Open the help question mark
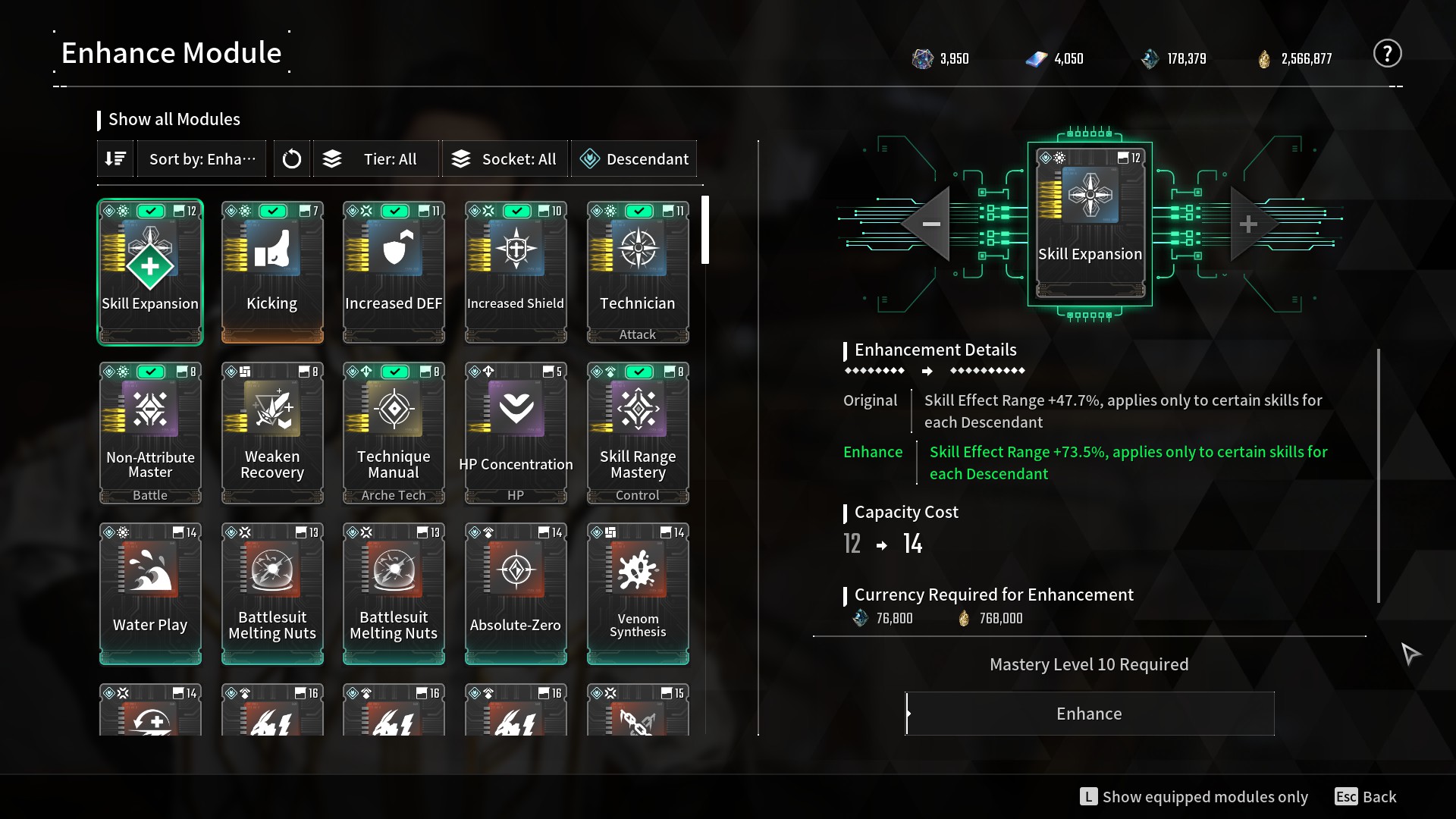Screen dimensions: 1456x819 1387,54
